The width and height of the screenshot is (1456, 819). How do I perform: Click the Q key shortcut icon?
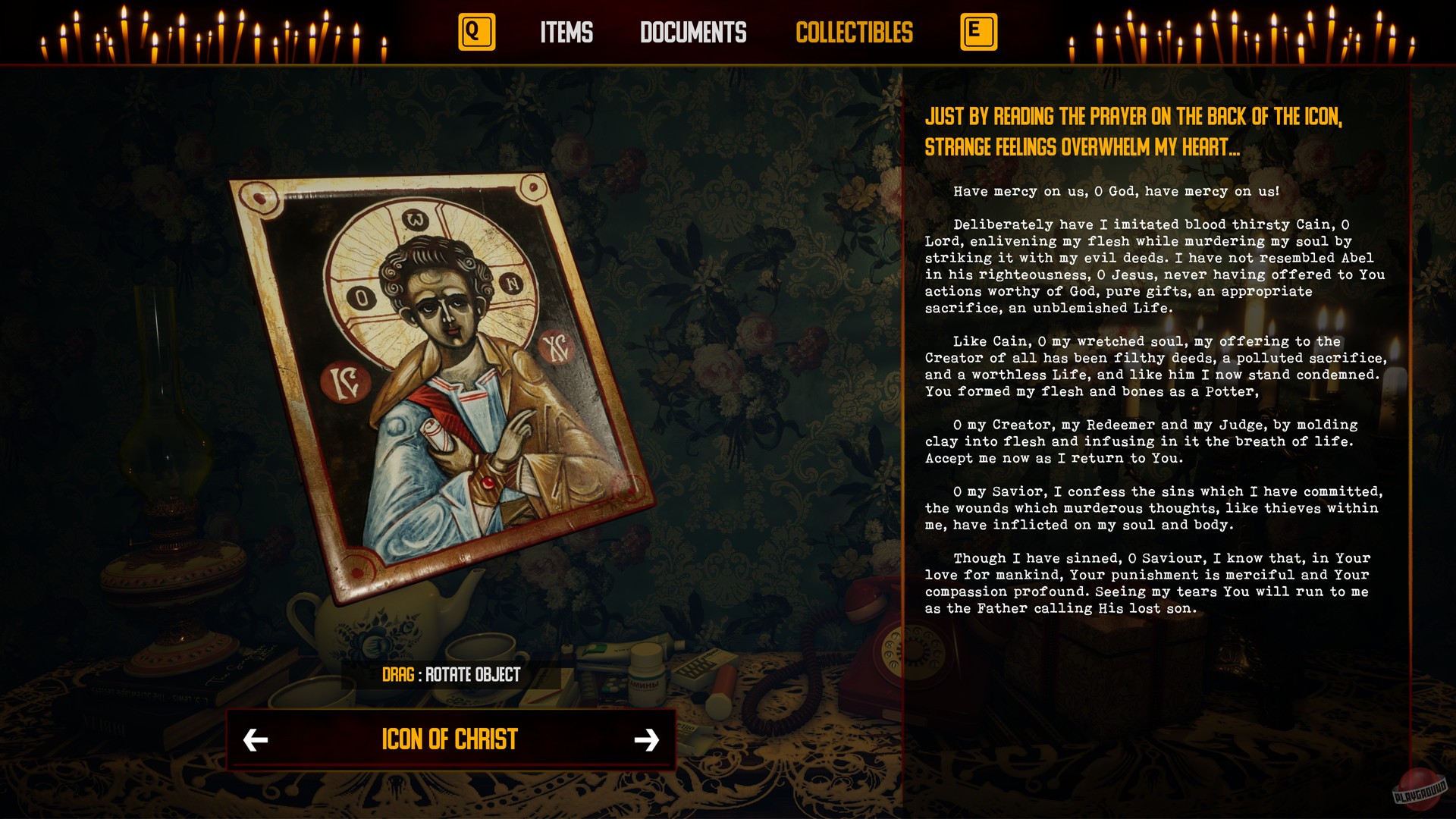point(476,33)
